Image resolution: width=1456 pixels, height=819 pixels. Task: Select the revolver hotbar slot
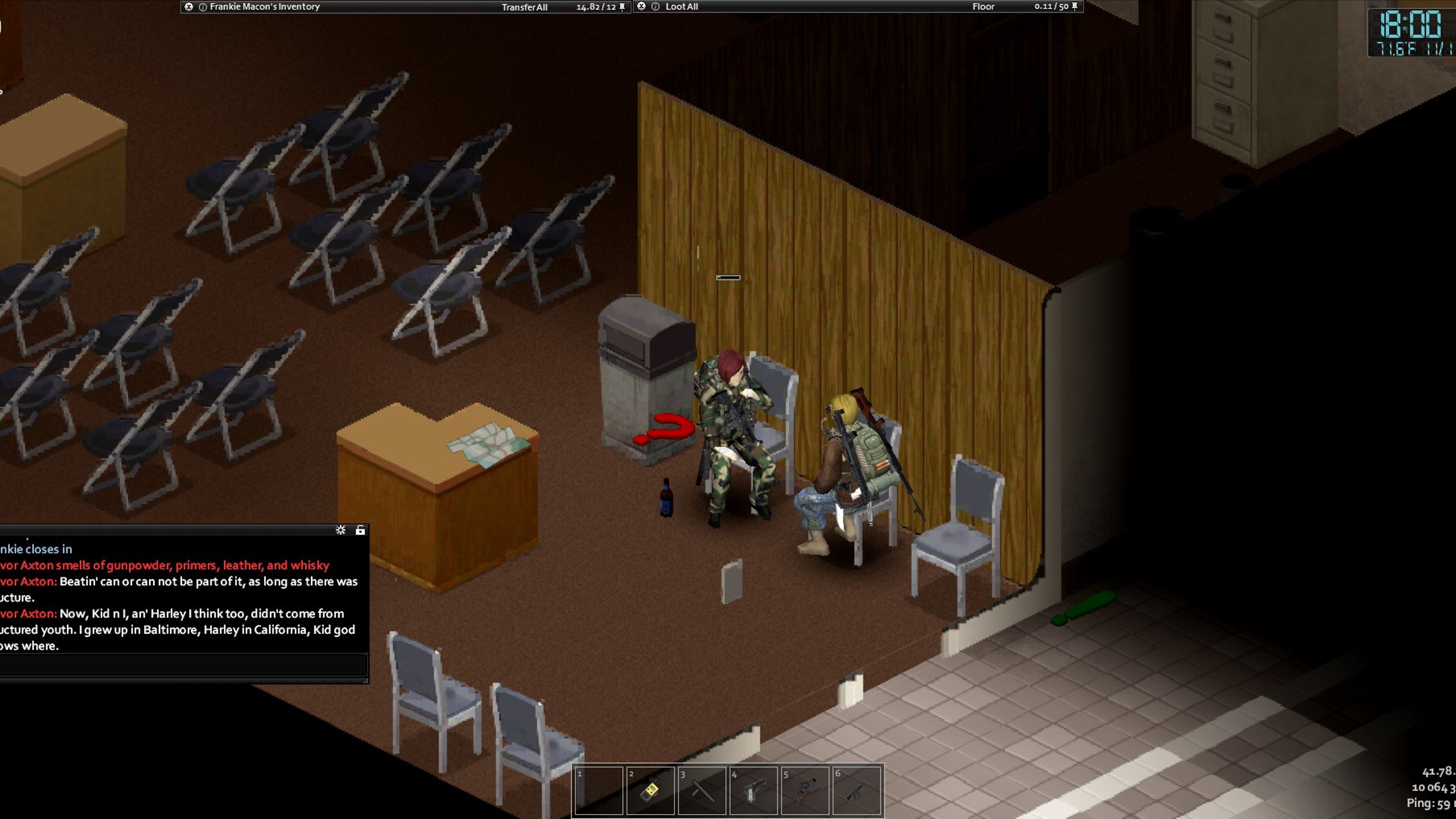coord(805,790)
